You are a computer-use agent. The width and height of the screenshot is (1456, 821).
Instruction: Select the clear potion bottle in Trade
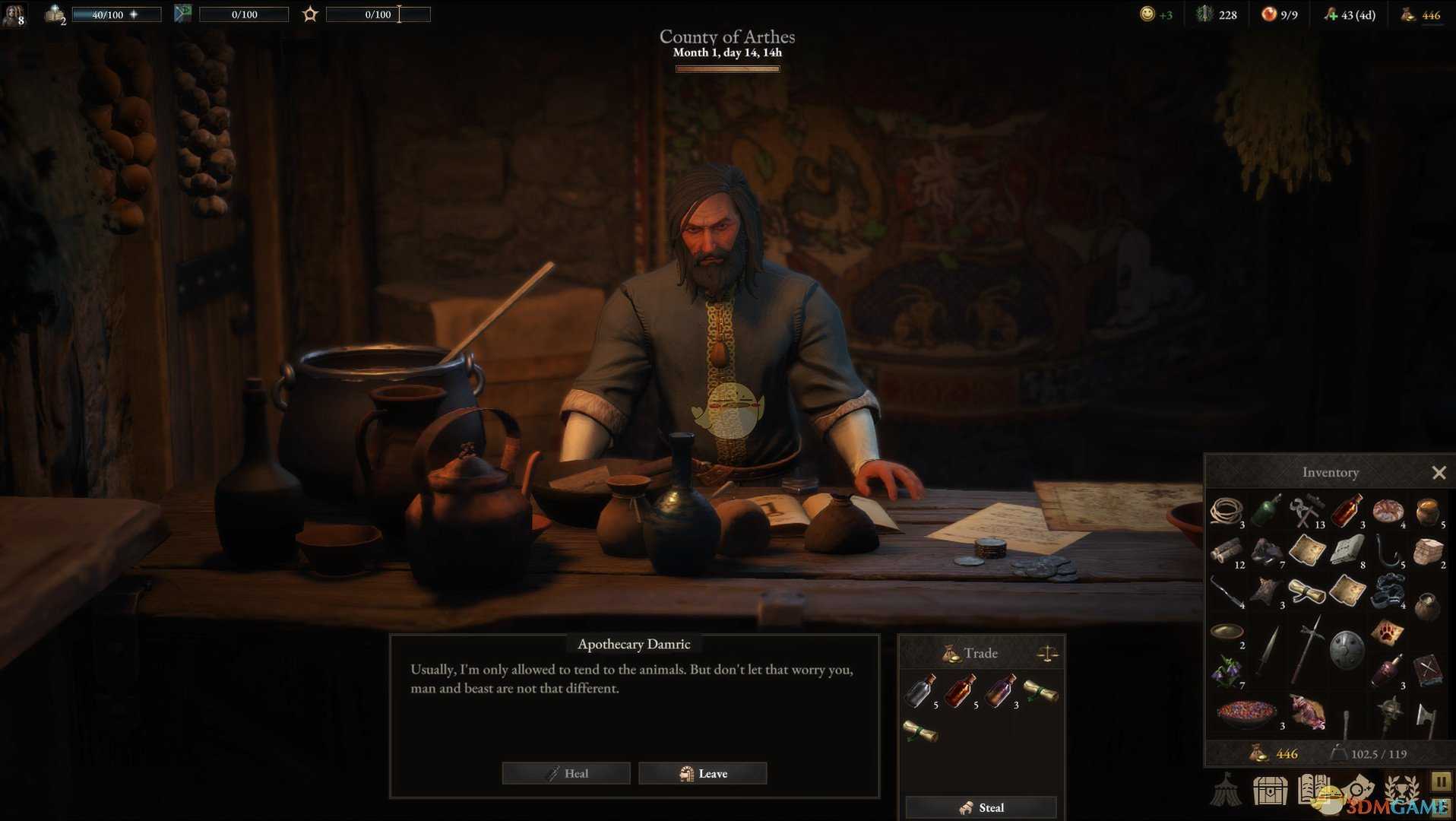(x=919, y=692)
